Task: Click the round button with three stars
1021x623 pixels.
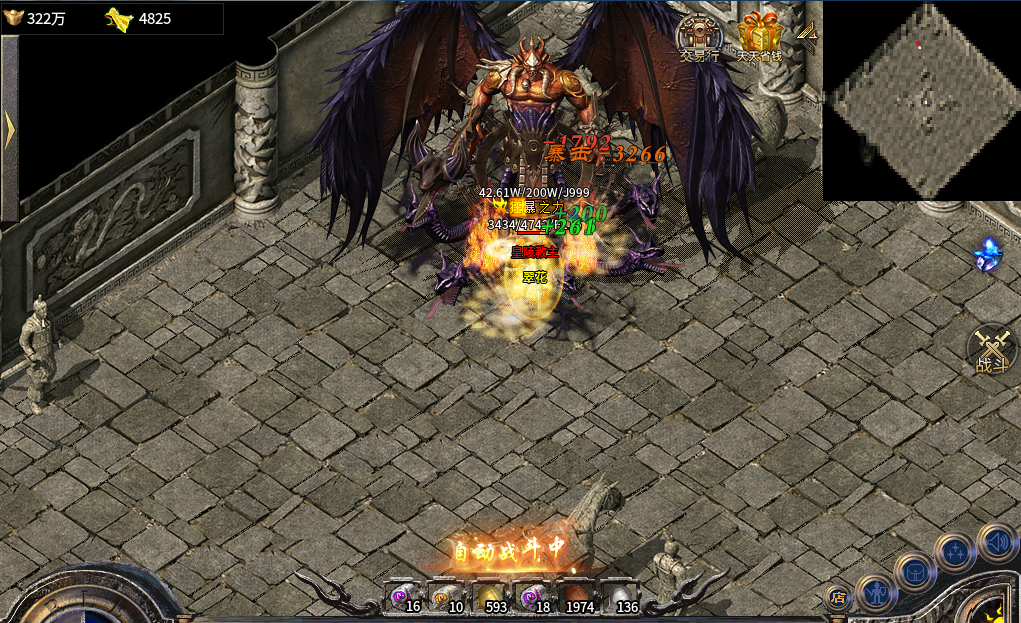Action: coord(955,551)
